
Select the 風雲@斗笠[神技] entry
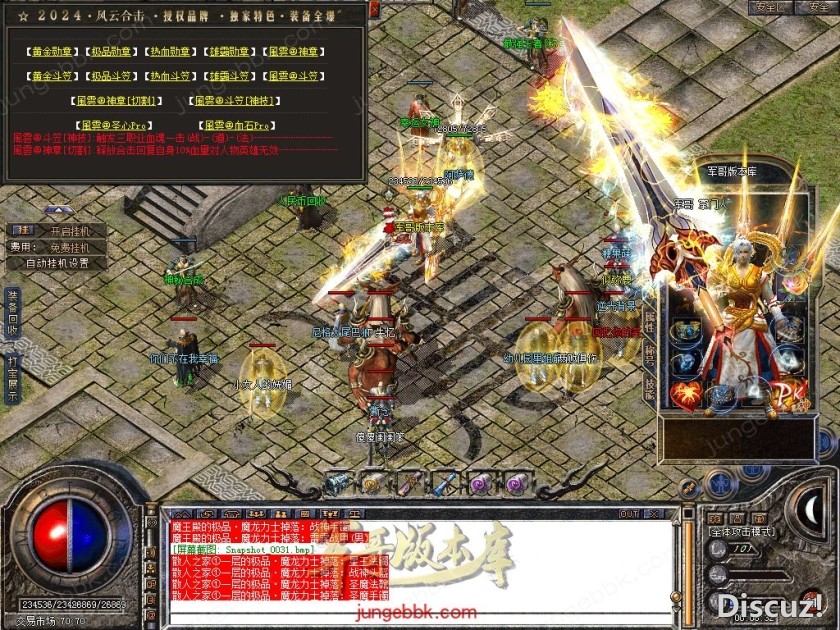tap(235, 101)
